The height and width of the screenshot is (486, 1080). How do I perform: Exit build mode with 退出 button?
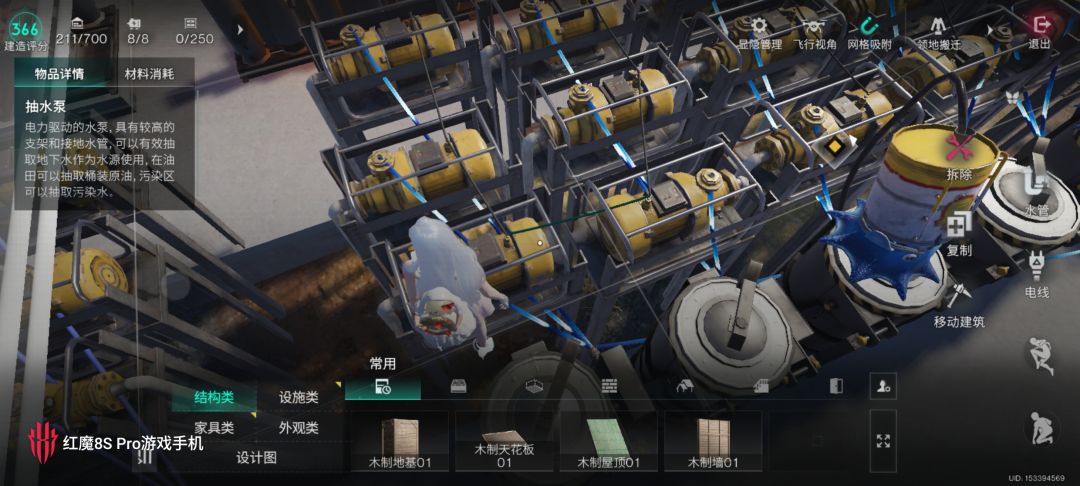(1041, 28)
